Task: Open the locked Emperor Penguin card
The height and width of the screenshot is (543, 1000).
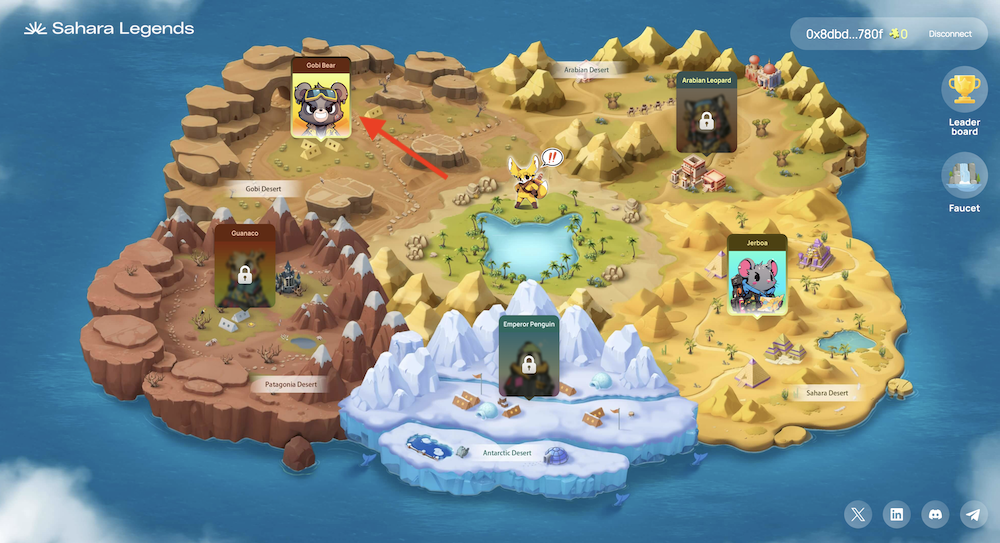Action: (x=529, y=355)
